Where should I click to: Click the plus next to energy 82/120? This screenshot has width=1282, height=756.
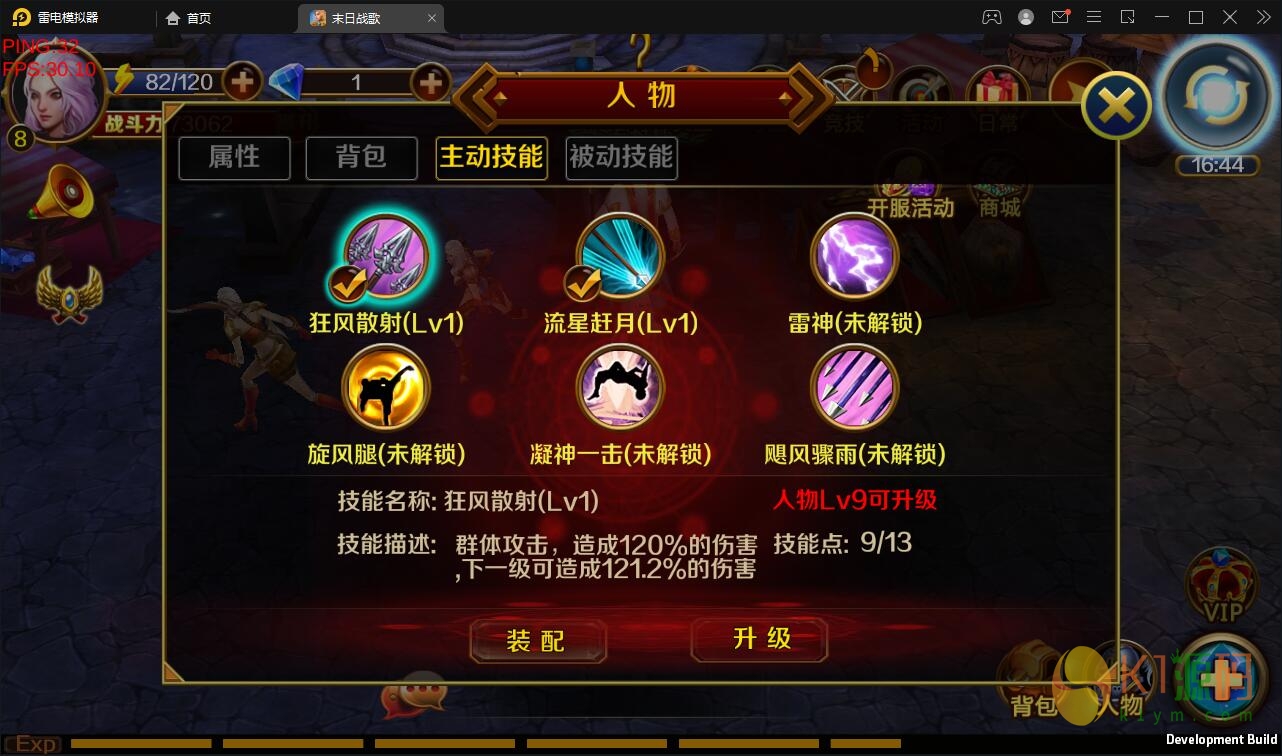point(243,83)
